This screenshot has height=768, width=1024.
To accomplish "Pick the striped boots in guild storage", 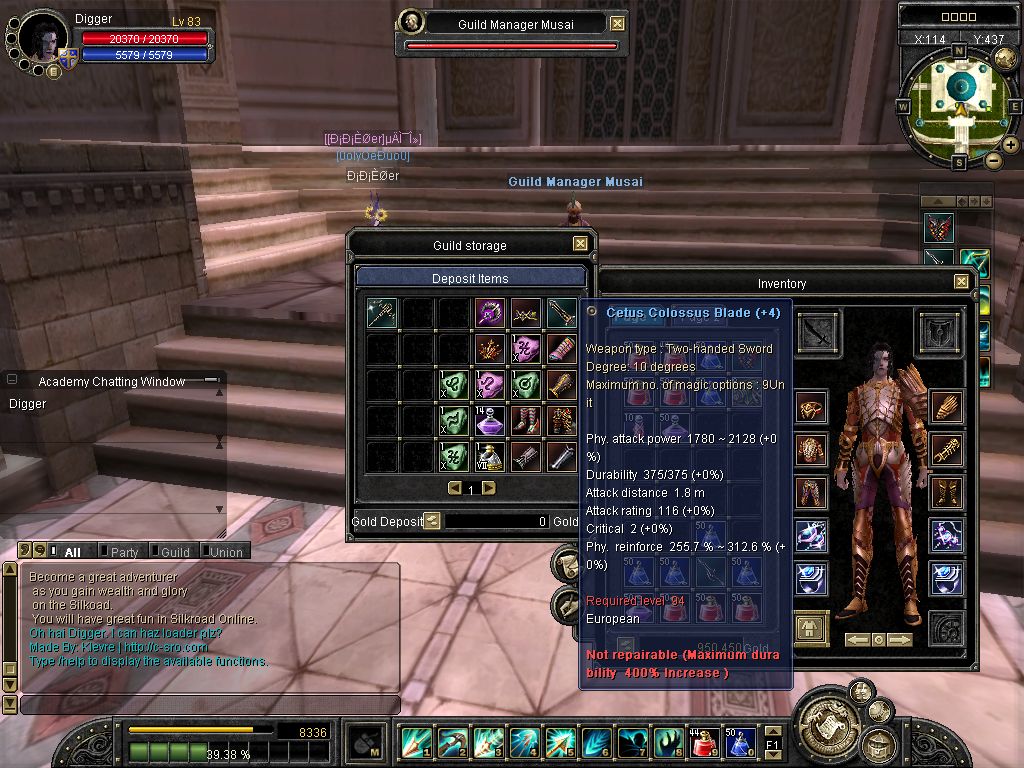I will tap(525, 420).
